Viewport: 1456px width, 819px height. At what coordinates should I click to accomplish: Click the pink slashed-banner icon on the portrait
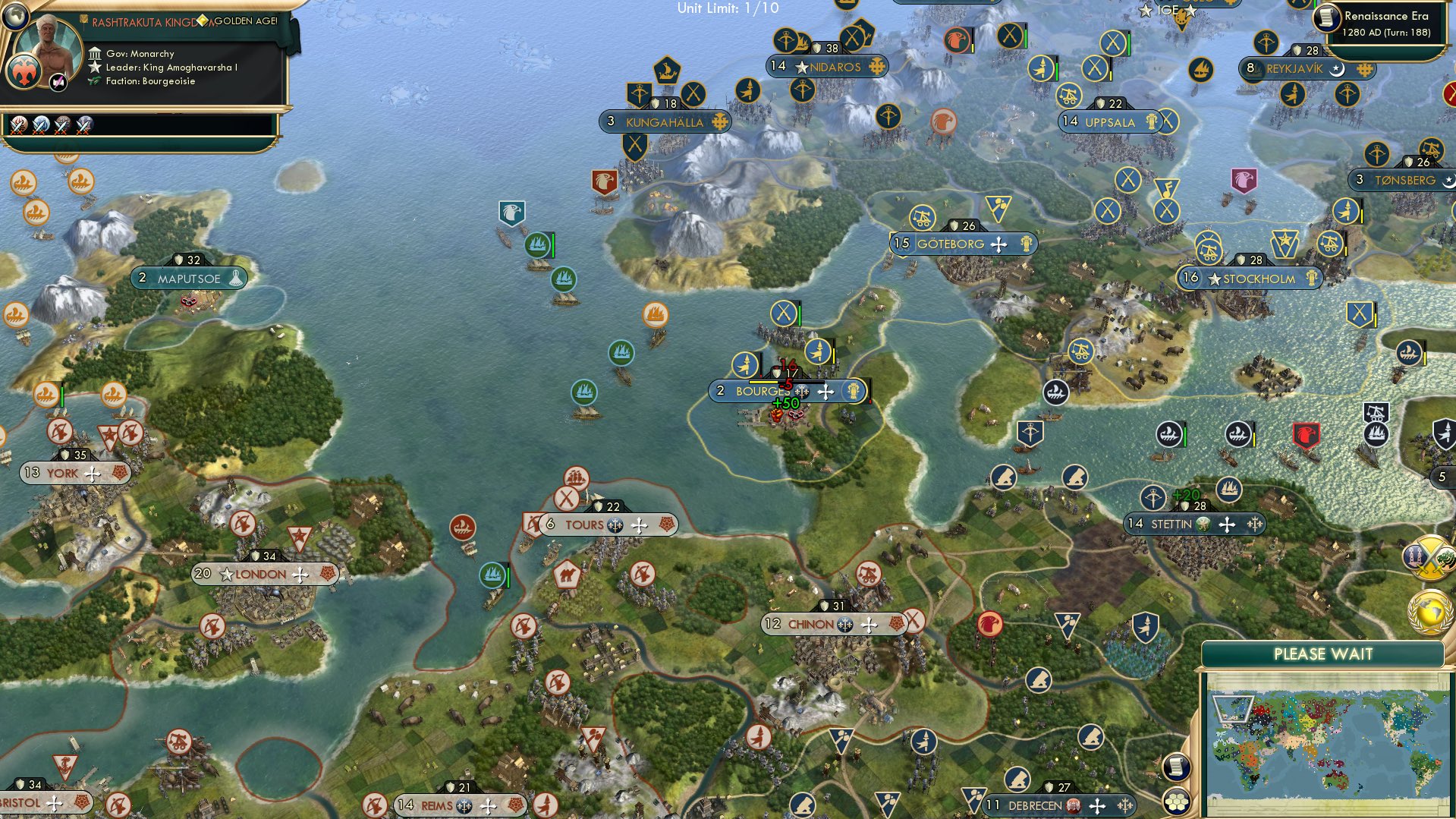coord(58,81)
